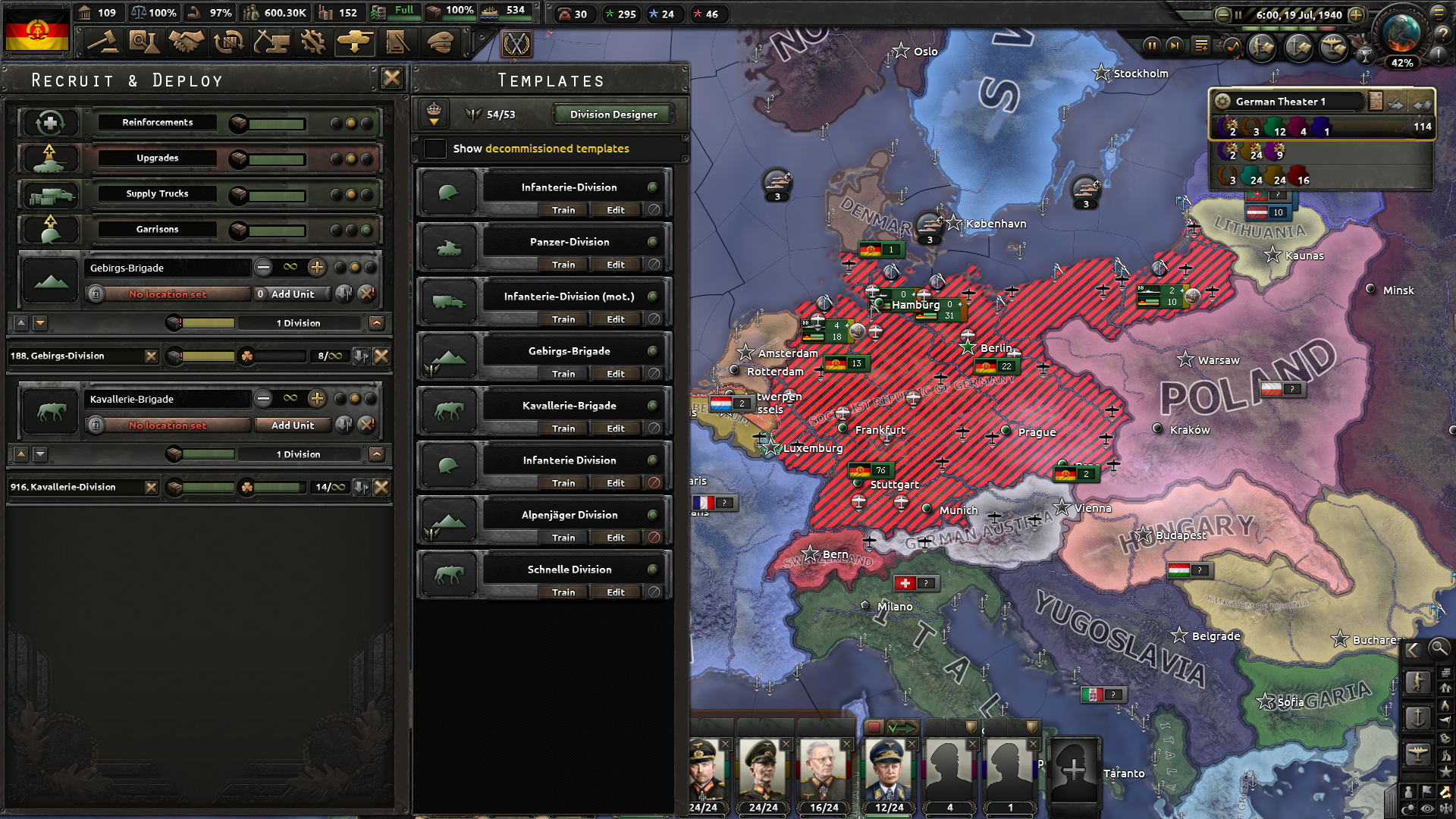Open the Construction hammer-and-anvil icon
Image resolution: width=1456 pixels, height=819 pixels.
tap(271, 43)
